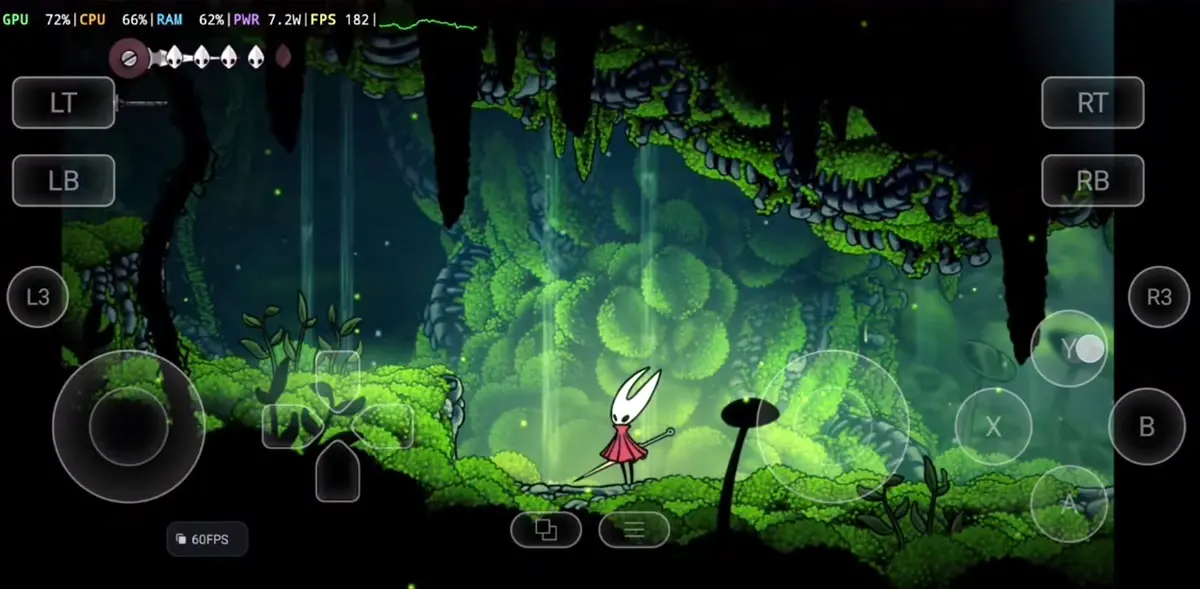This screenshot has width=1200, height=589.
Task: Click the L3 stick button
Action: 38,297
